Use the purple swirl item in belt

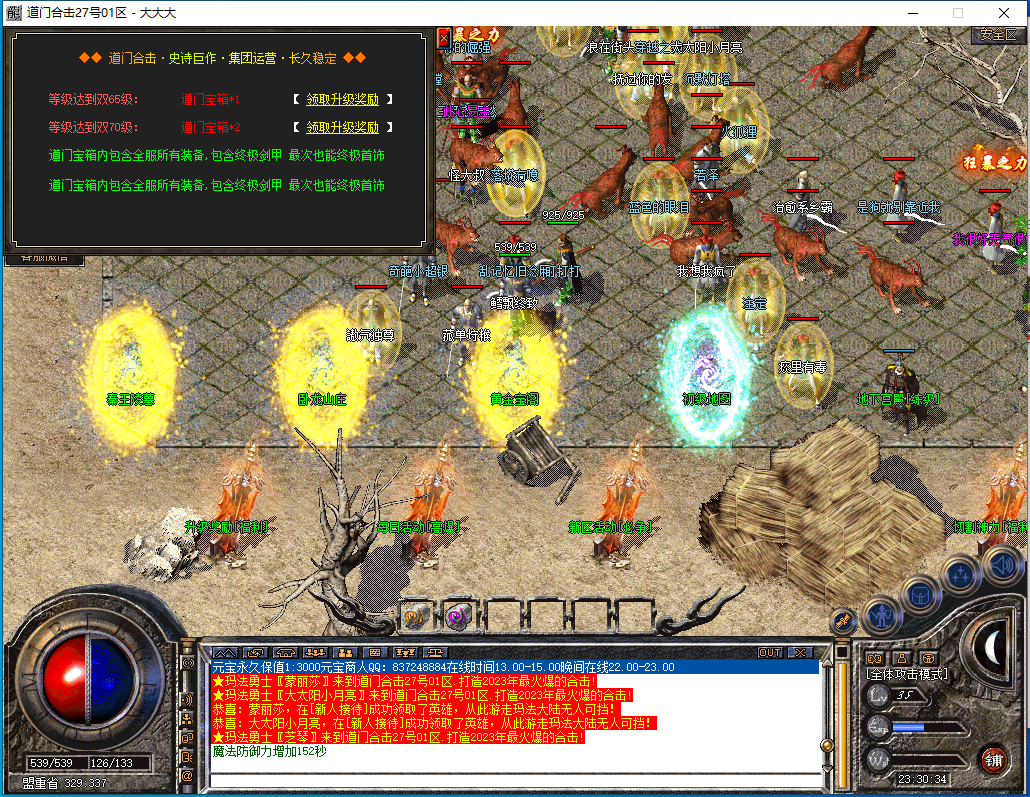tap(457, 615)
